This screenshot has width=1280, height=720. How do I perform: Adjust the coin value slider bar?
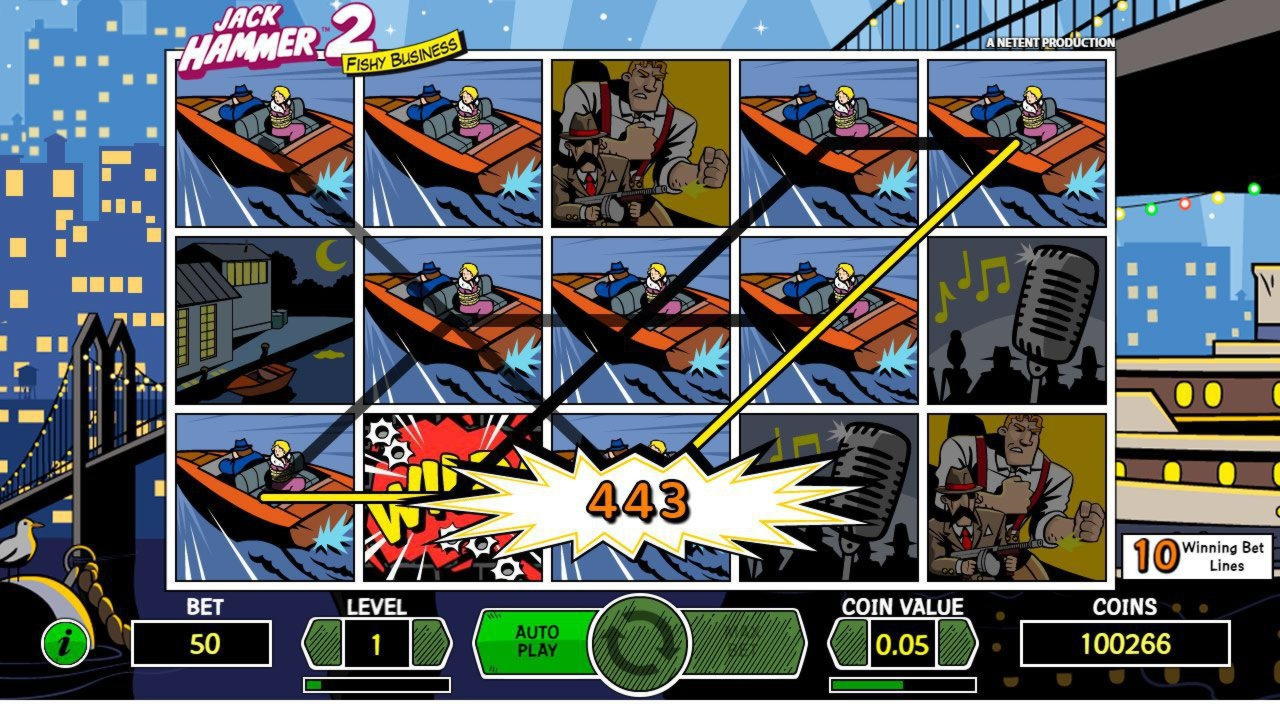pos(902,685)
